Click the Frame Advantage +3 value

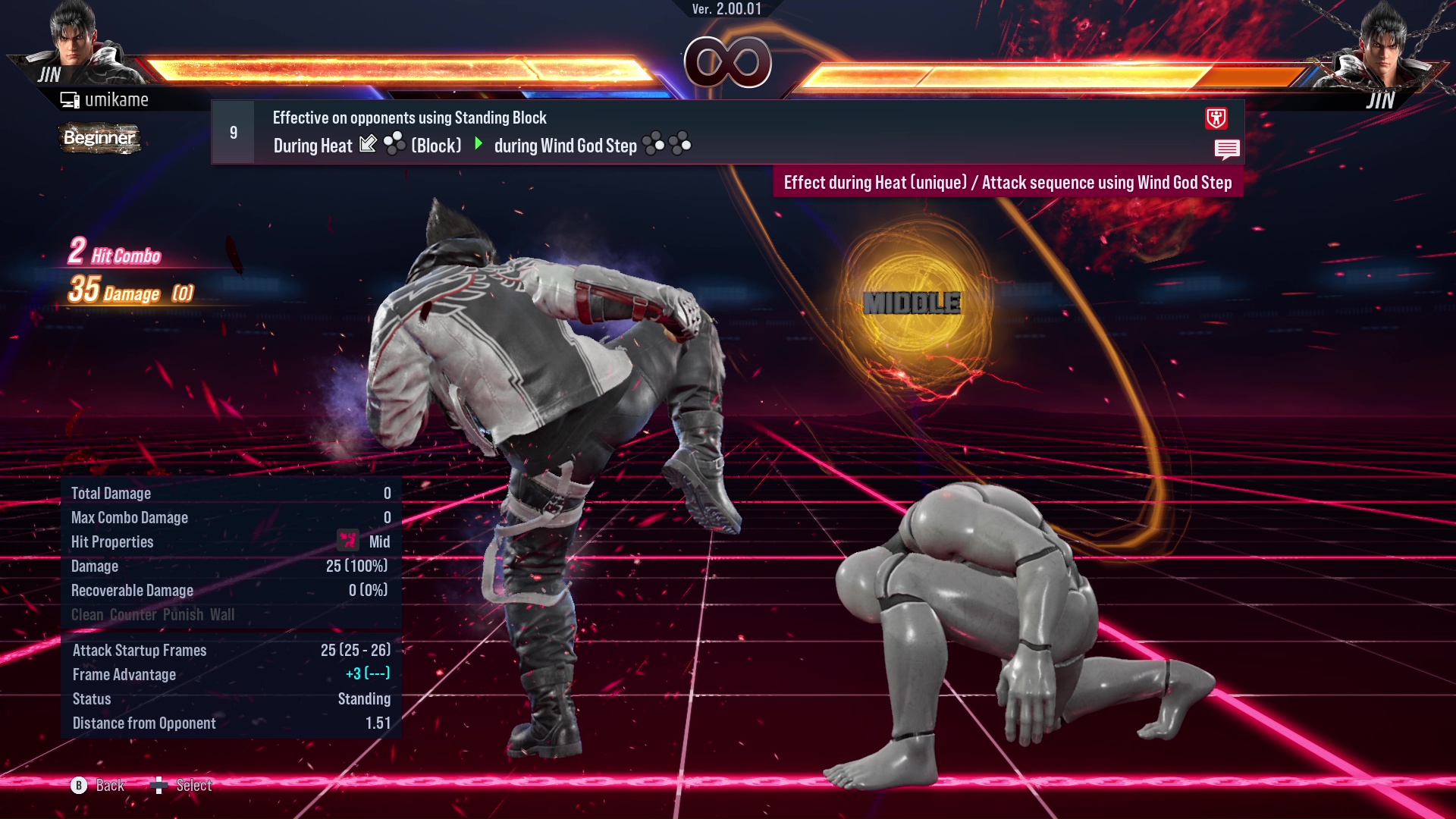pyautogui.click(x=366, y=674)
